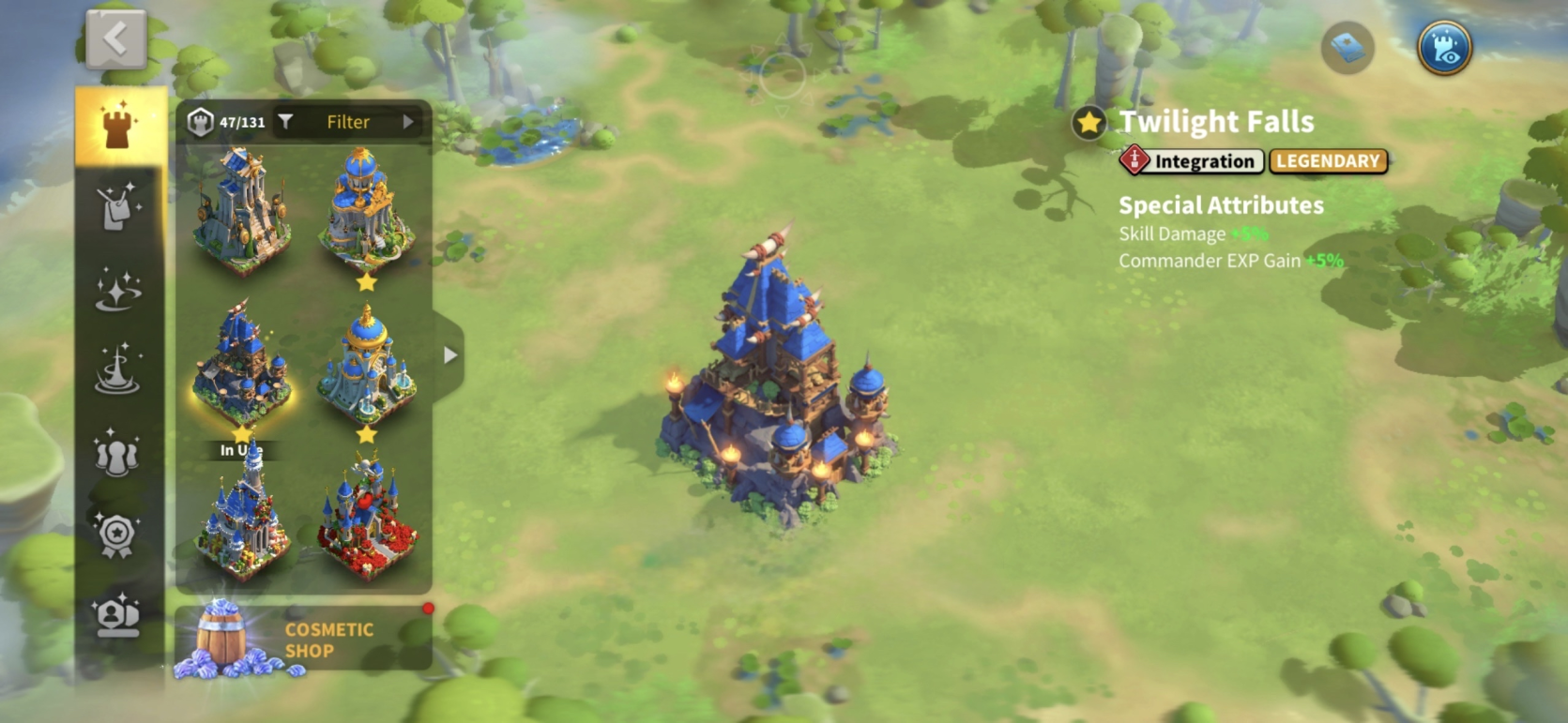Screen dimensions: 1568x723
Task: Go back using the arrow button
Action: pos(115,39)
